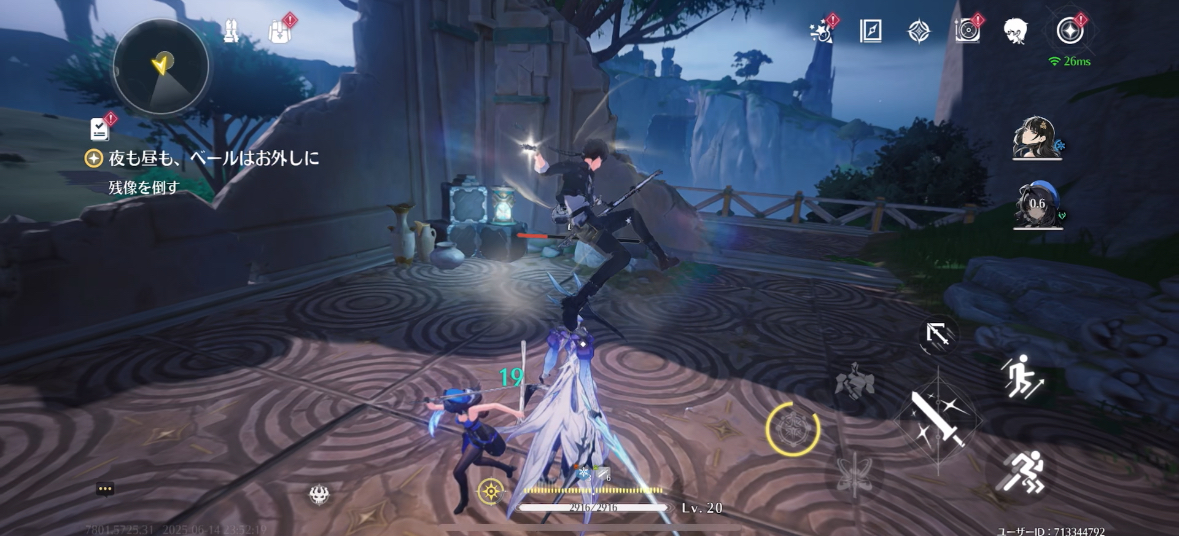Open the events icon with sparkles

[x=822, y=31]
